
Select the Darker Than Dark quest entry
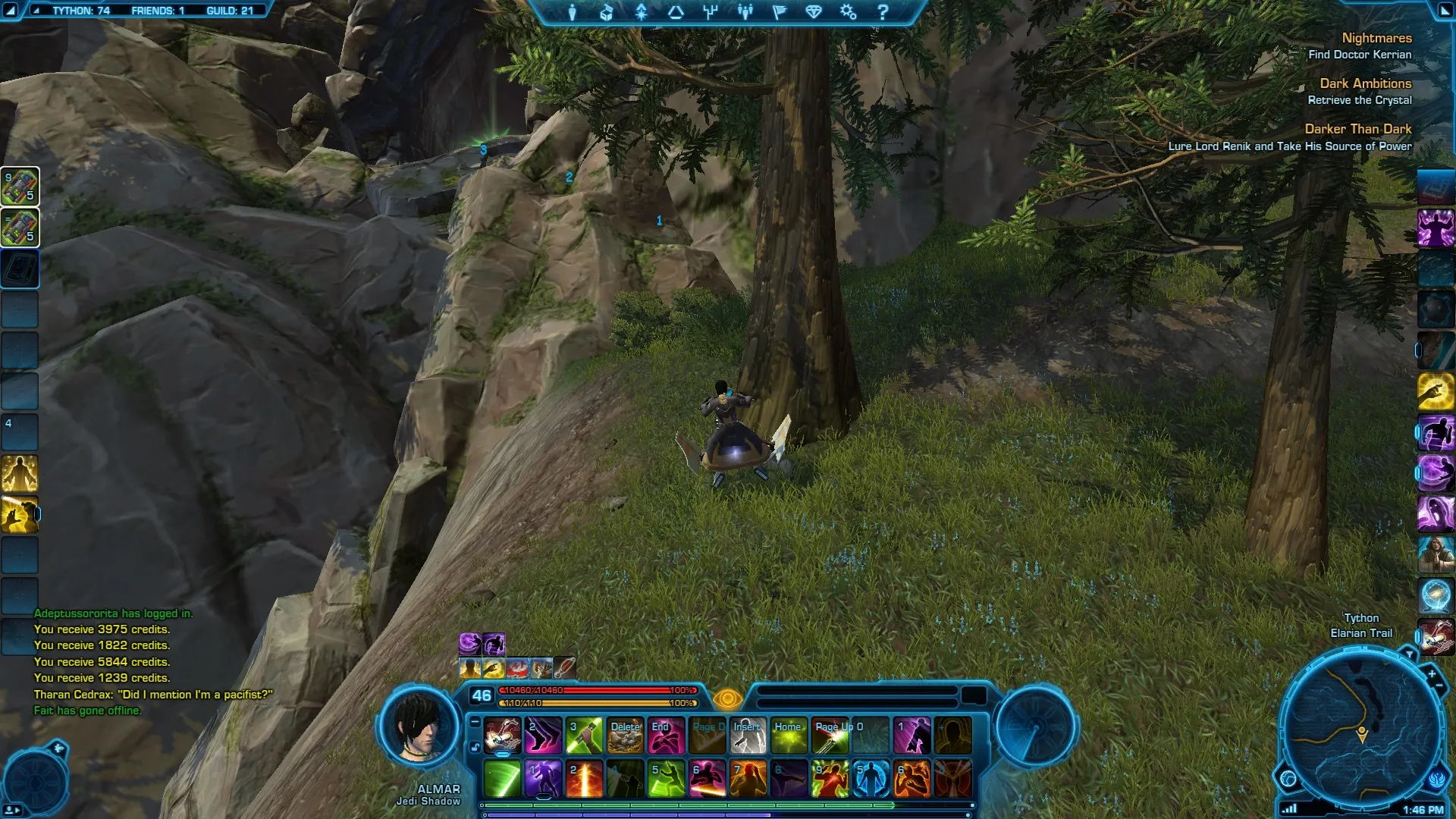tap(1357, 129)
